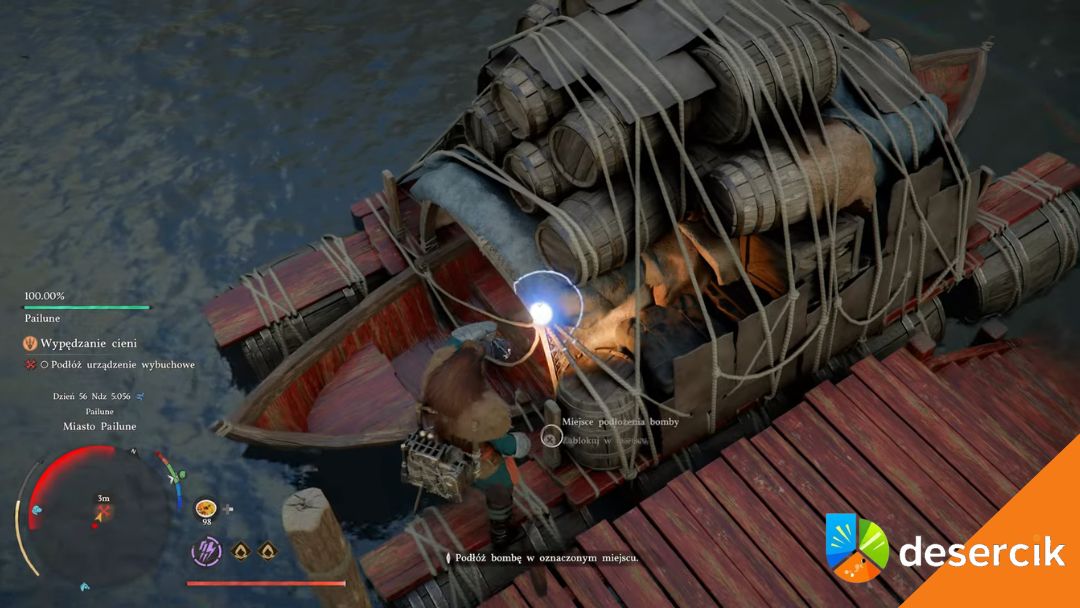This screenshot has height=608, width=1080.
Task: Open the Wypędzanie cieni quest tracker
Action: (x=86, y=343)
